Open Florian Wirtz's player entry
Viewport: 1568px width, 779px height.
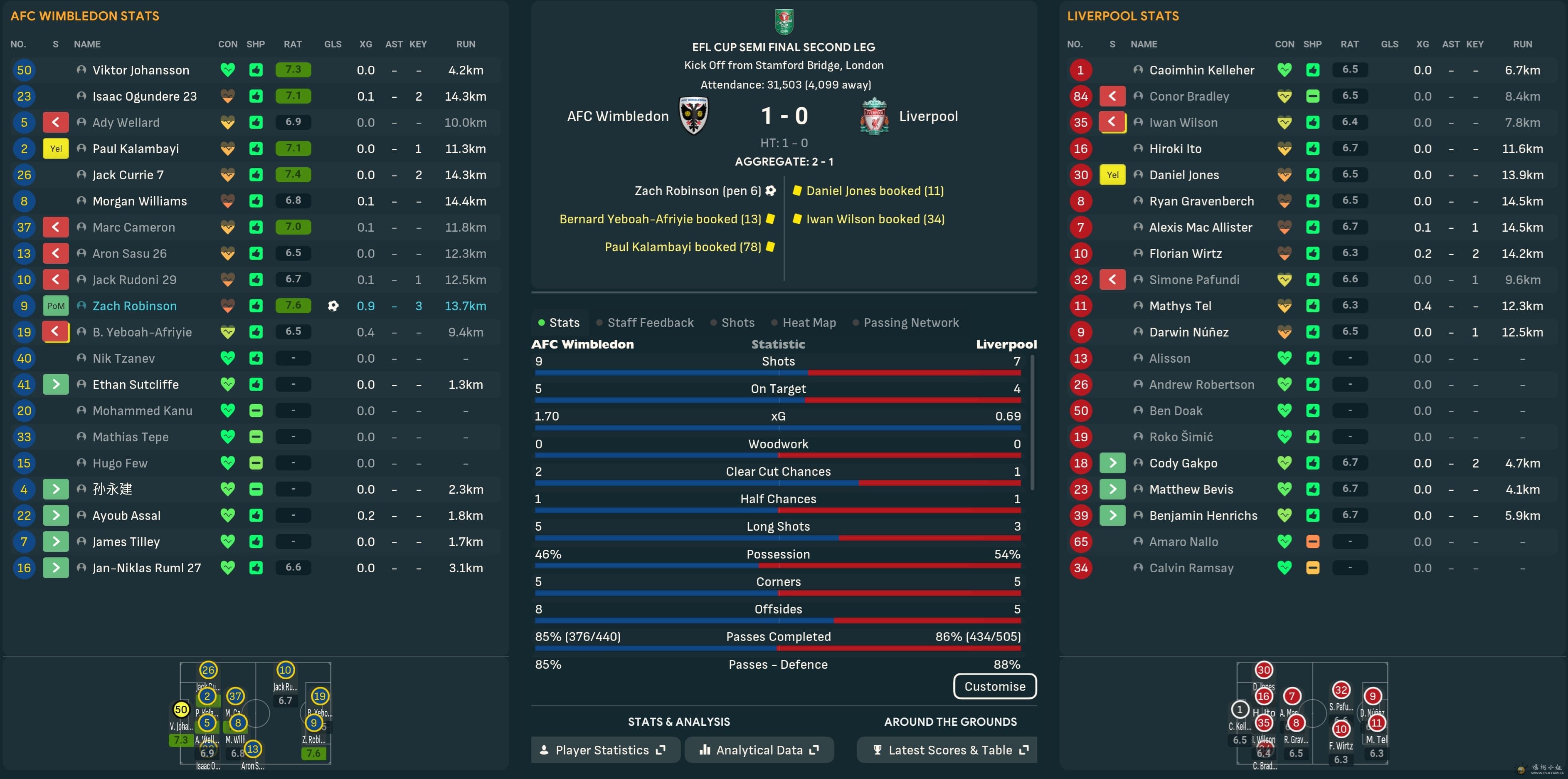pyautogui.click(x=1185, y=253)
